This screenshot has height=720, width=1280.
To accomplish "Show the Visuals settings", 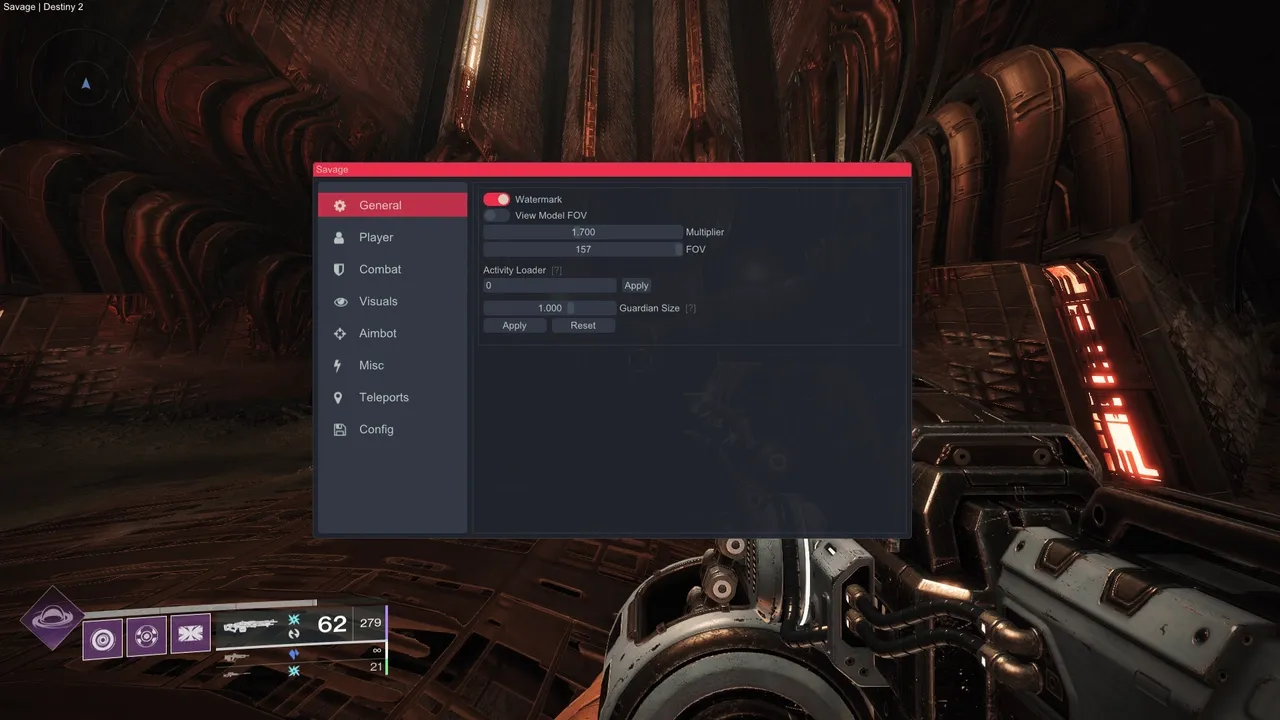I will point(392,301).
